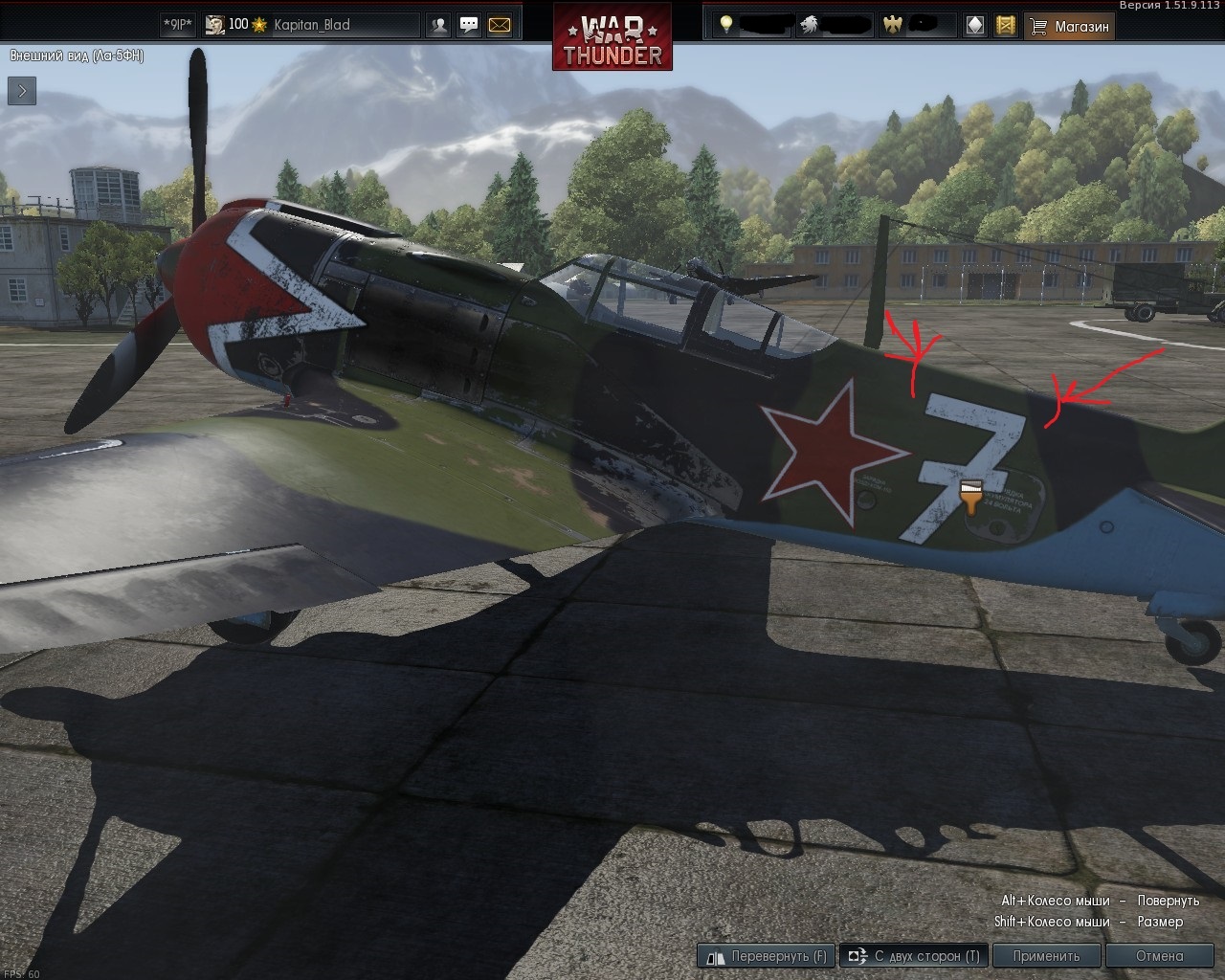Cancel with the Отмена button
1225x980 pixels.
(x=1159, y=955)
